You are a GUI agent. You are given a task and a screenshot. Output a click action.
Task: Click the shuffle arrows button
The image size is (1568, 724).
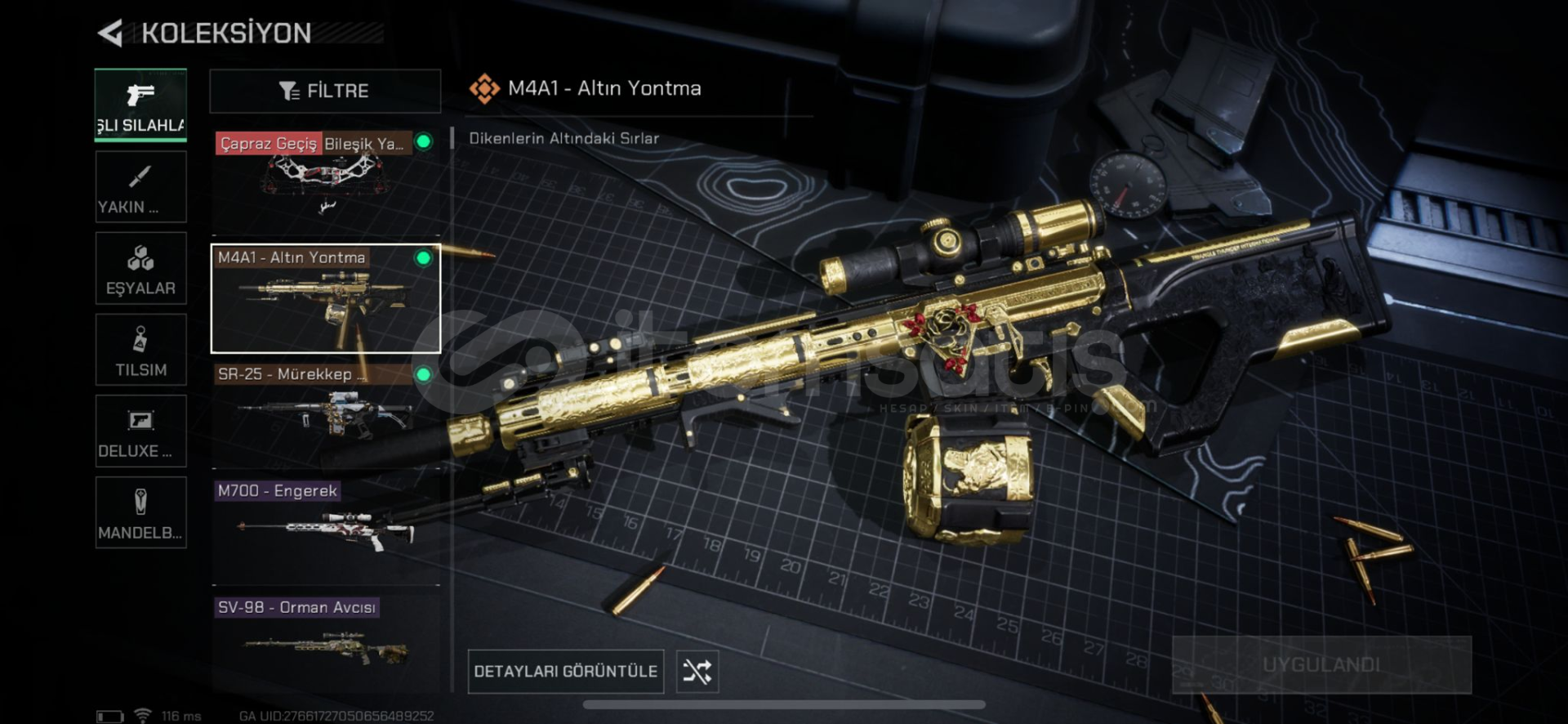coord(697,672)
